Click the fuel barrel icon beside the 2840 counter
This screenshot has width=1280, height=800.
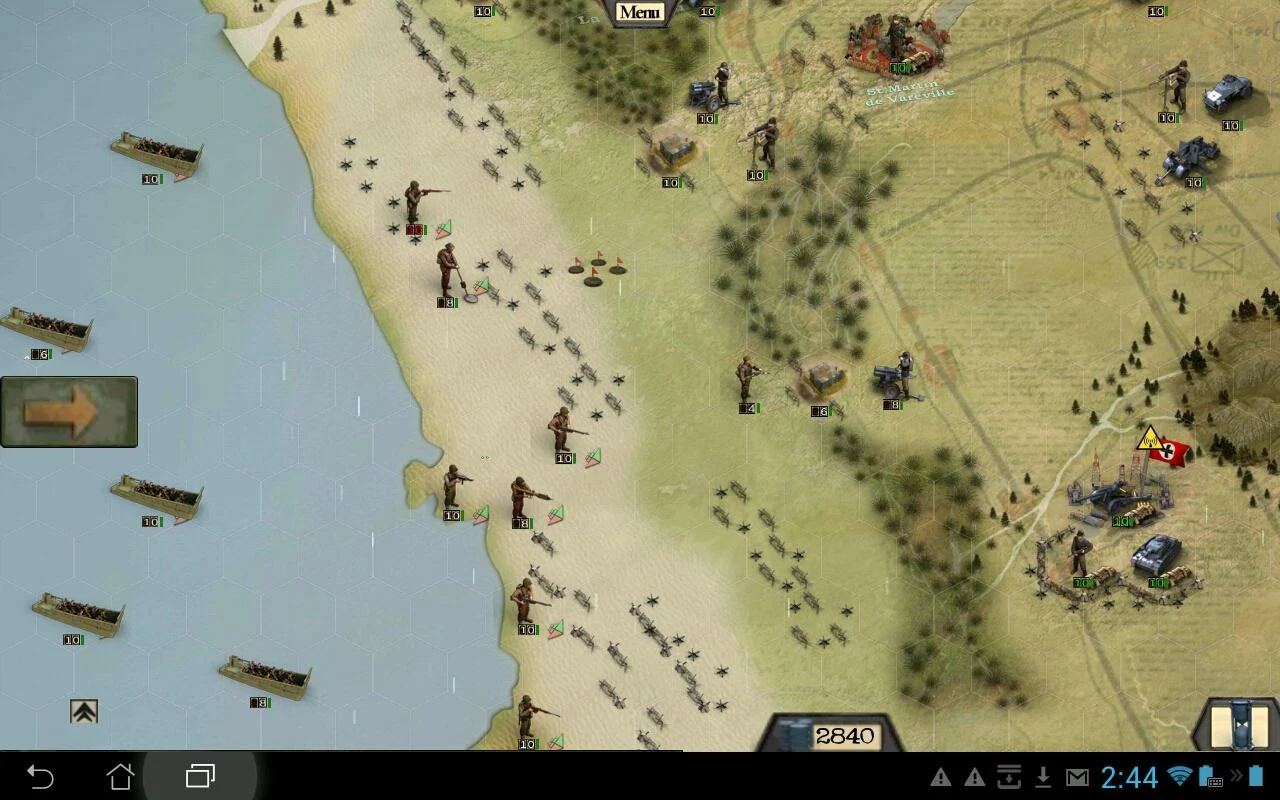click(x=792, y=737)
